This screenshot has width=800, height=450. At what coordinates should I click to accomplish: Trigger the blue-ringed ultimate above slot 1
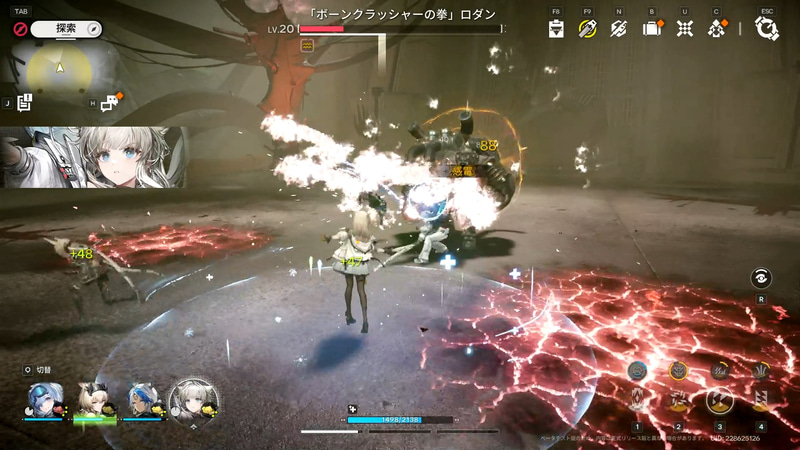[635, 371]
